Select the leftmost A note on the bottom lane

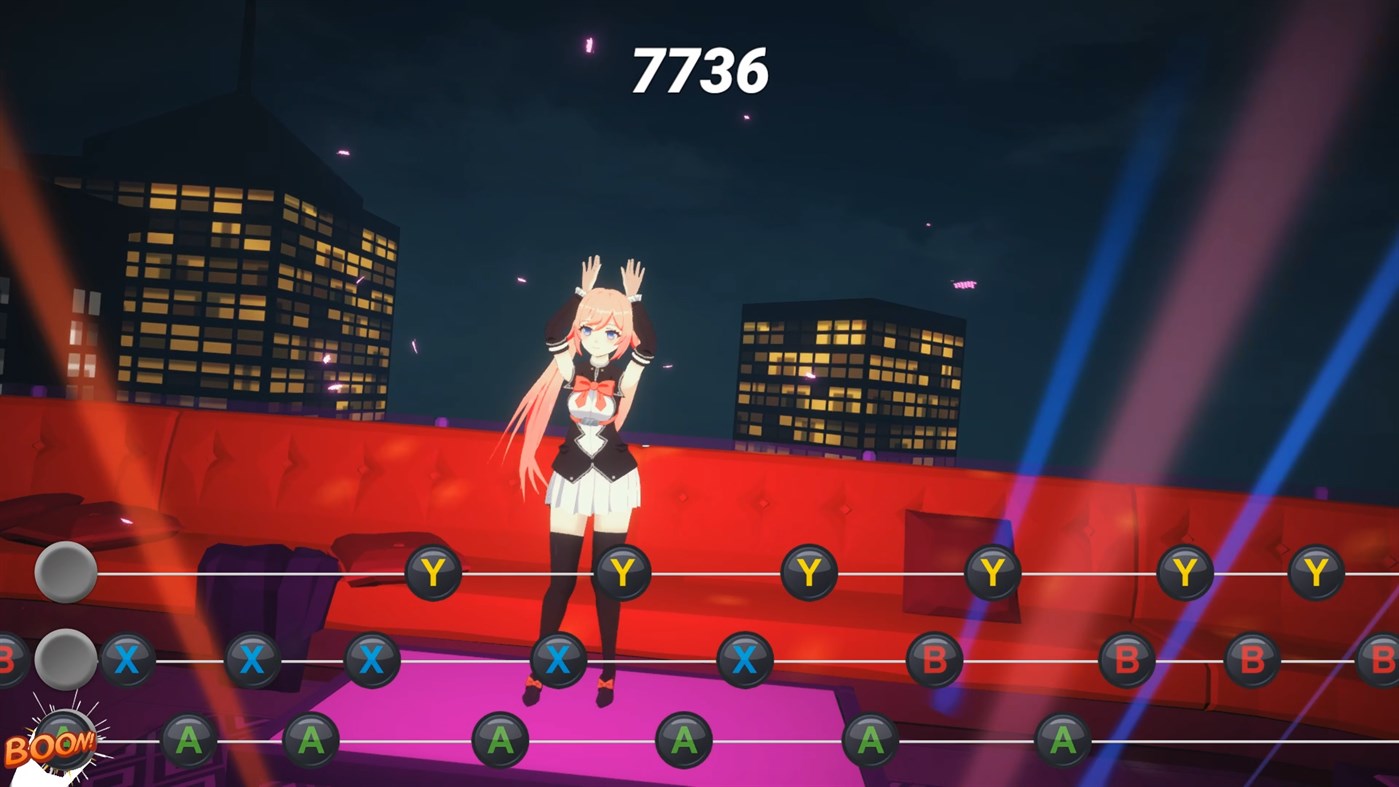pos(190,741)
